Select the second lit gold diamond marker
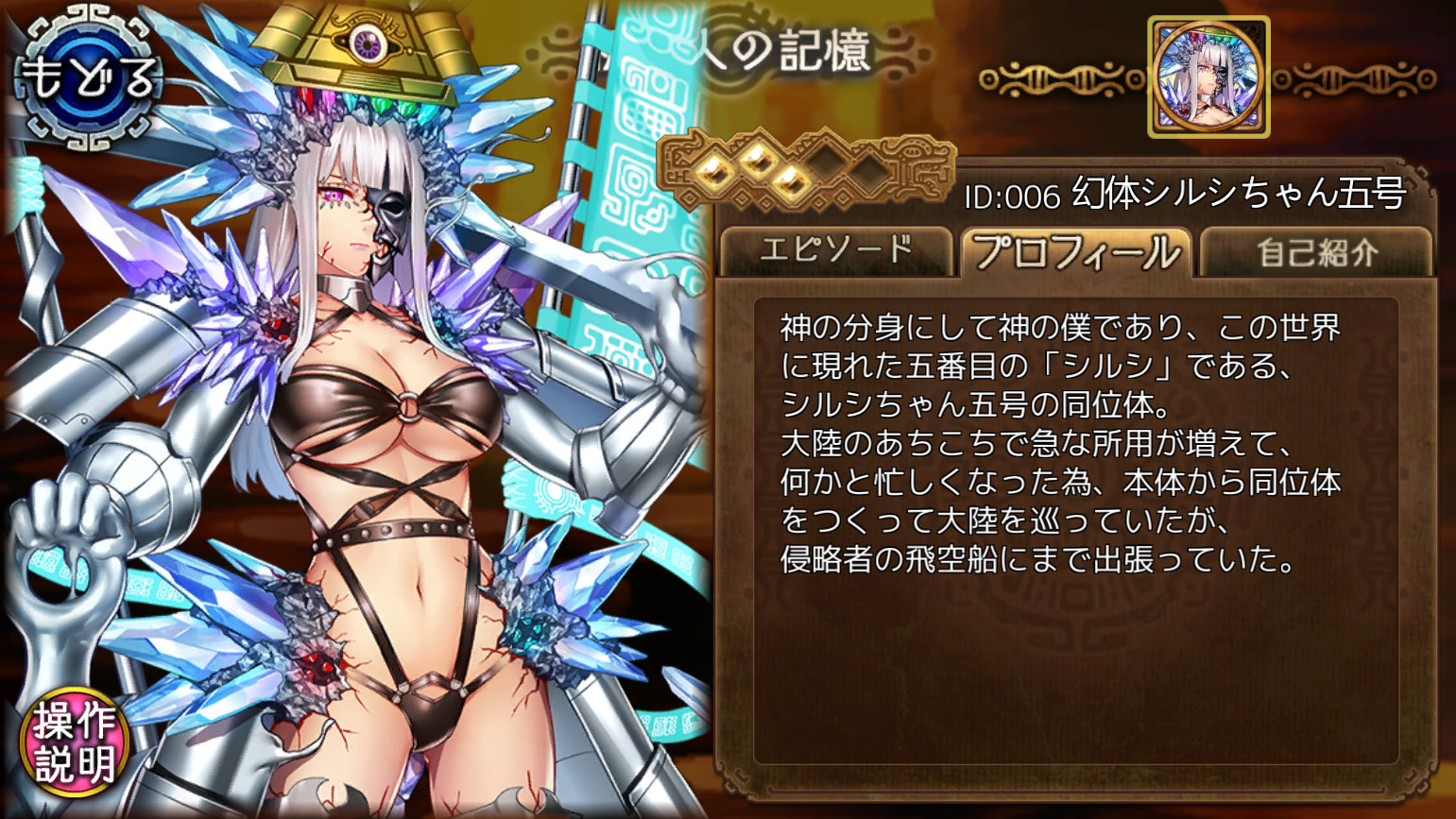The image size is (1456, 819). pos(760,162)
